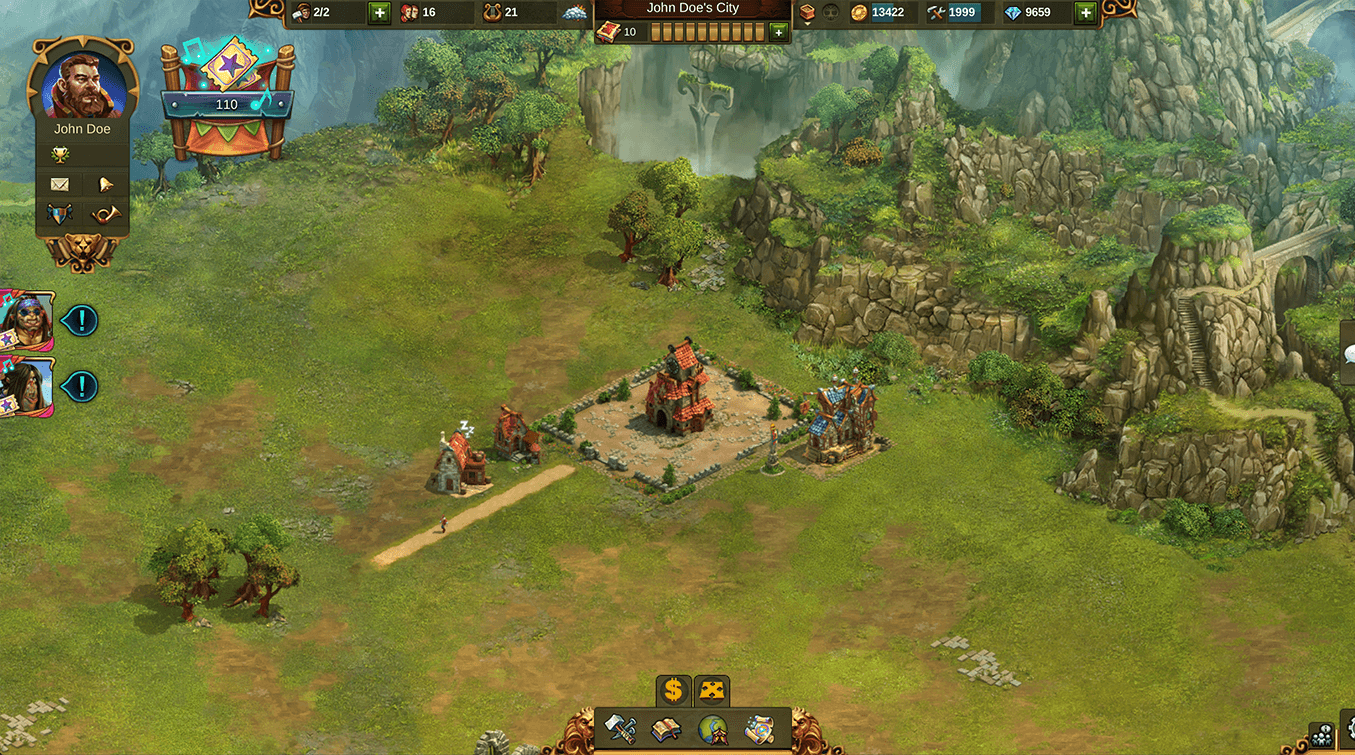Activate move mode with the arrows icon
This screenshot has width=1355, height=755.
tap(712, 690)
